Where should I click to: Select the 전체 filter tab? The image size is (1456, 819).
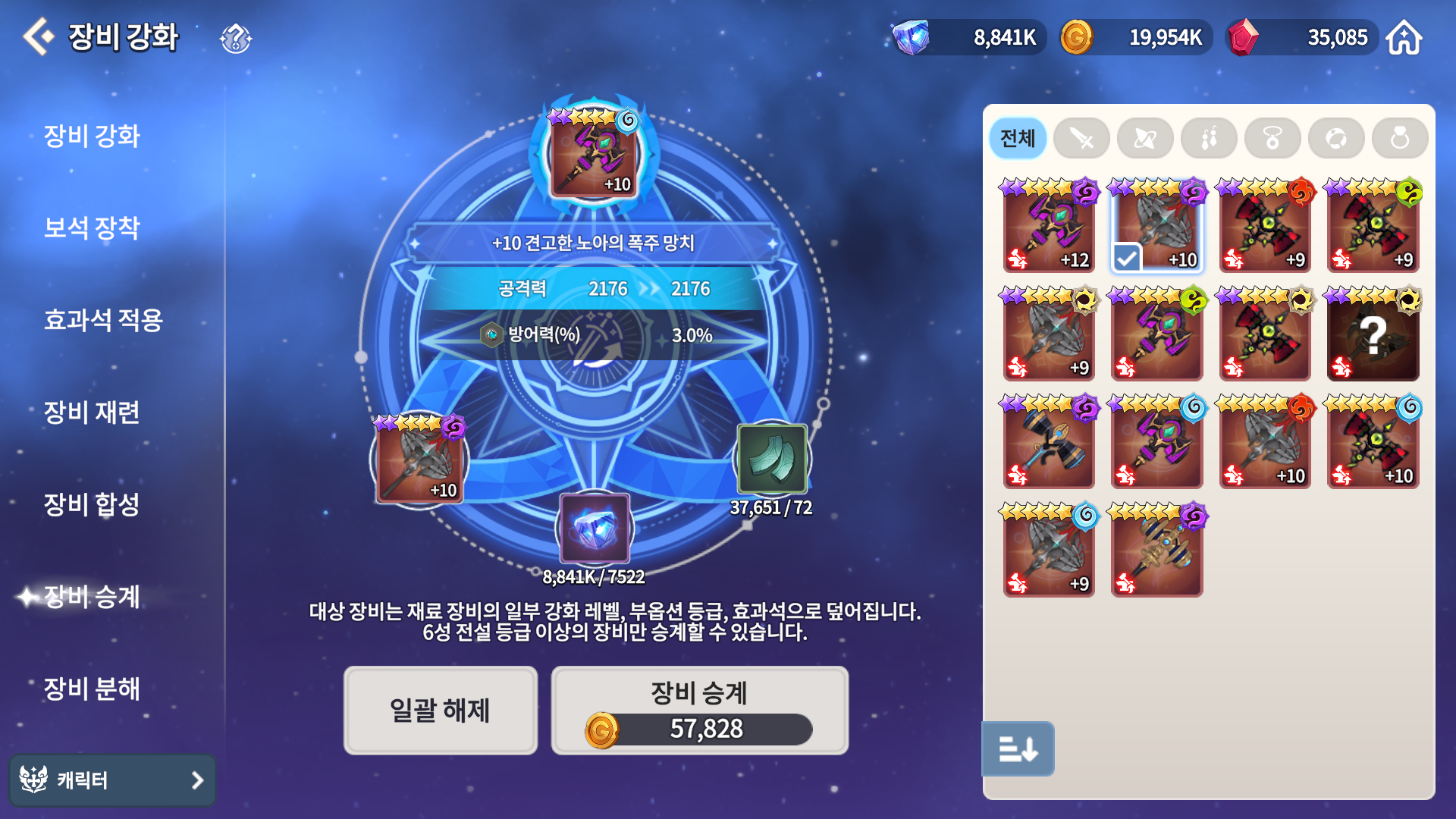pyautogui.click(x=1017, y=139)
